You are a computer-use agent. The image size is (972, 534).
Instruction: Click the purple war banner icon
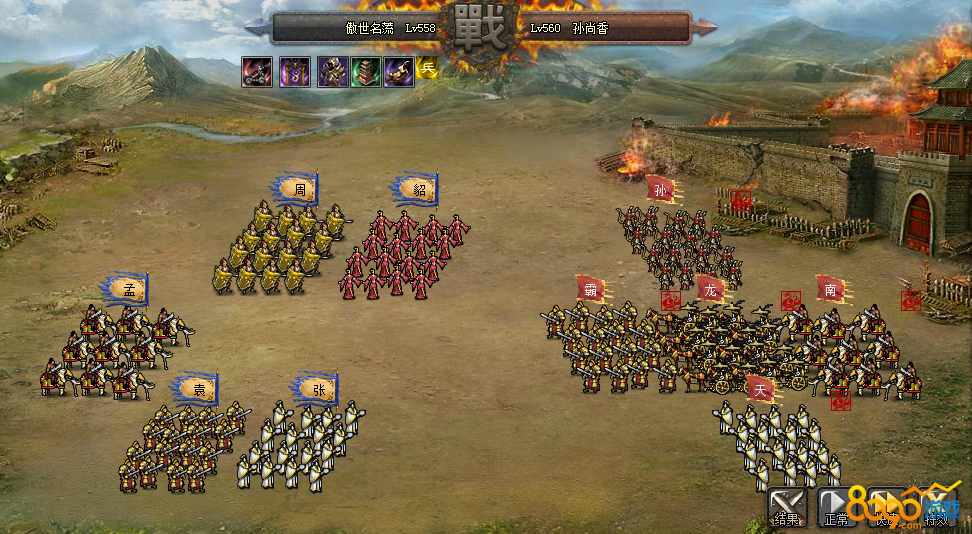click(x=295, y=72)
